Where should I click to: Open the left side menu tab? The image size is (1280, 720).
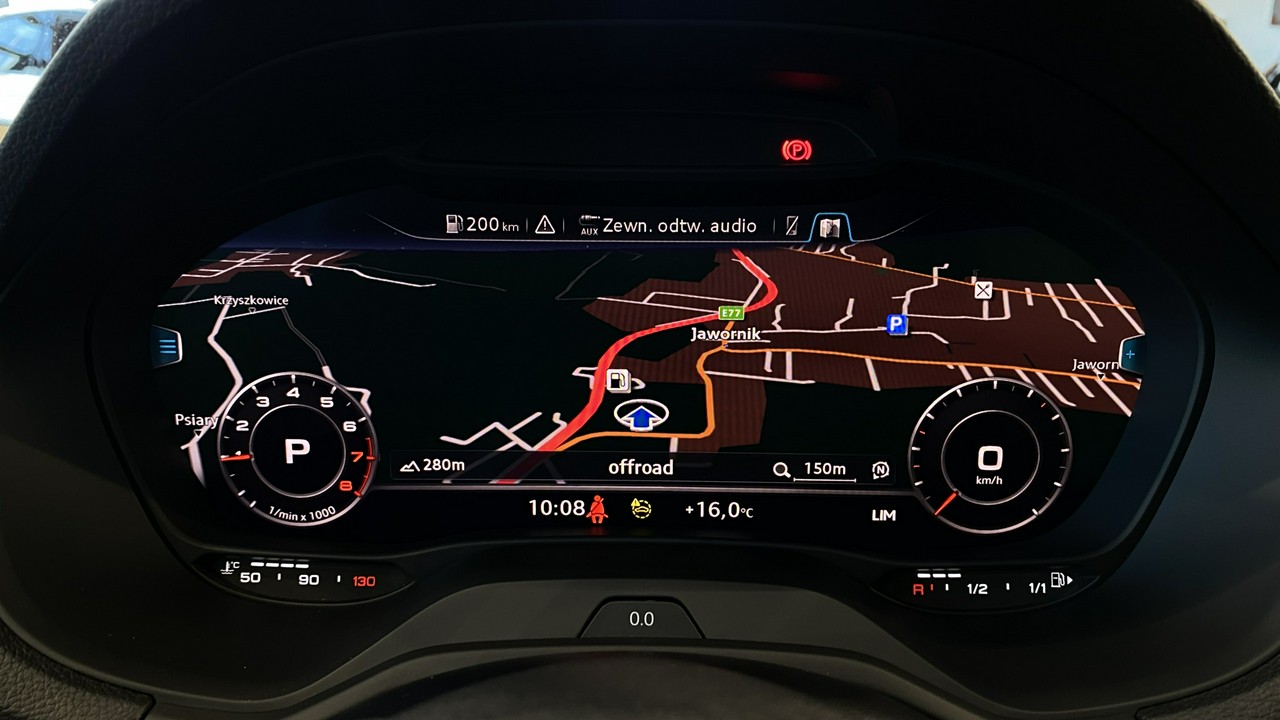click(x=167, y=347)
